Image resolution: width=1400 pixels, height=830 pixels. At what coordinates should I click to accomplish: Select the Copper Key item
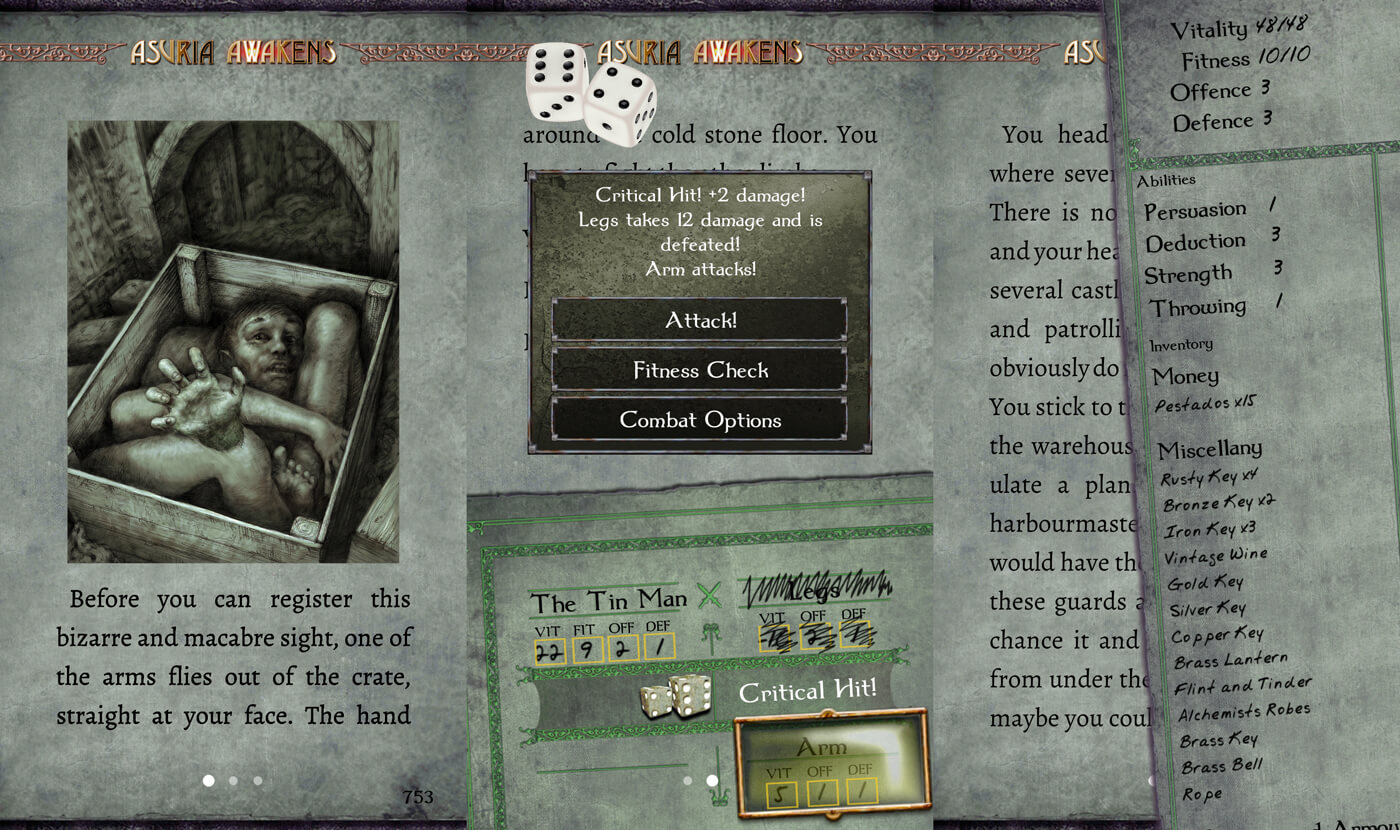pos(1217,635)
